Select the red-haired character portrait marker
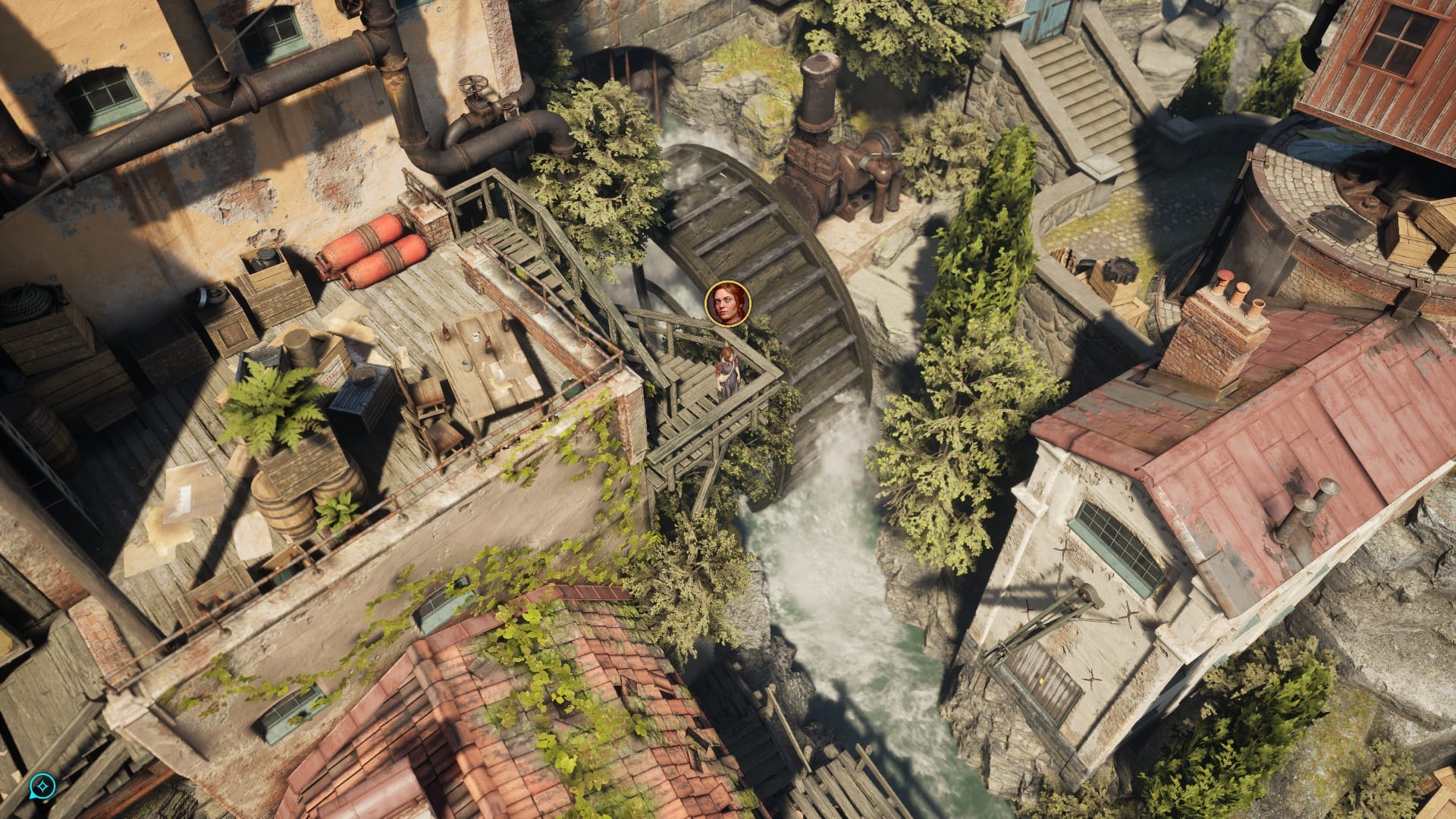The width and height of the screenshot is (1456, 819). click(x=727, y=303)
